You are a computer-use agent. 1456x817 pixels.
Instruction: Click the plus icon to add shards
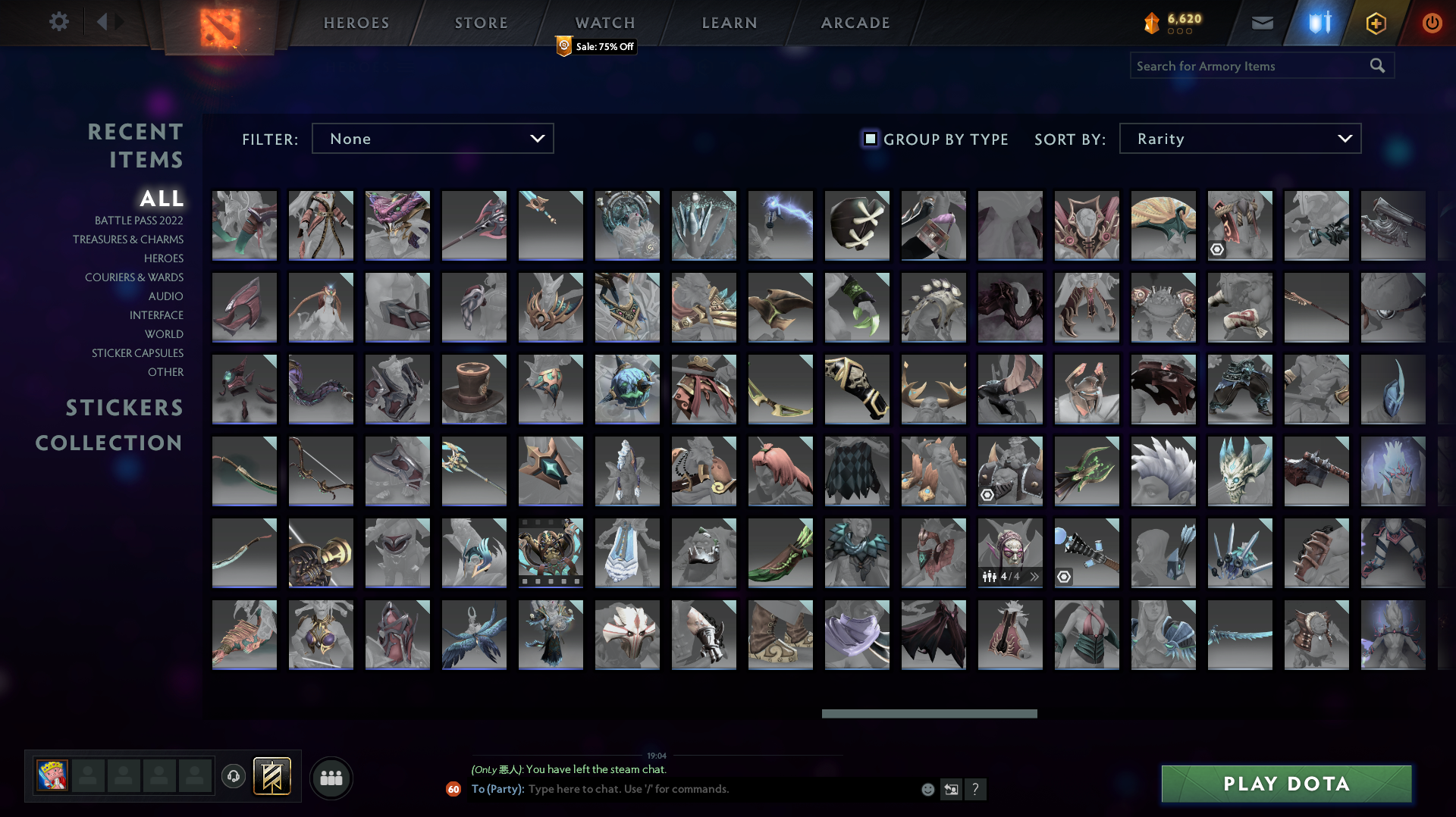tap(1376, 23)
